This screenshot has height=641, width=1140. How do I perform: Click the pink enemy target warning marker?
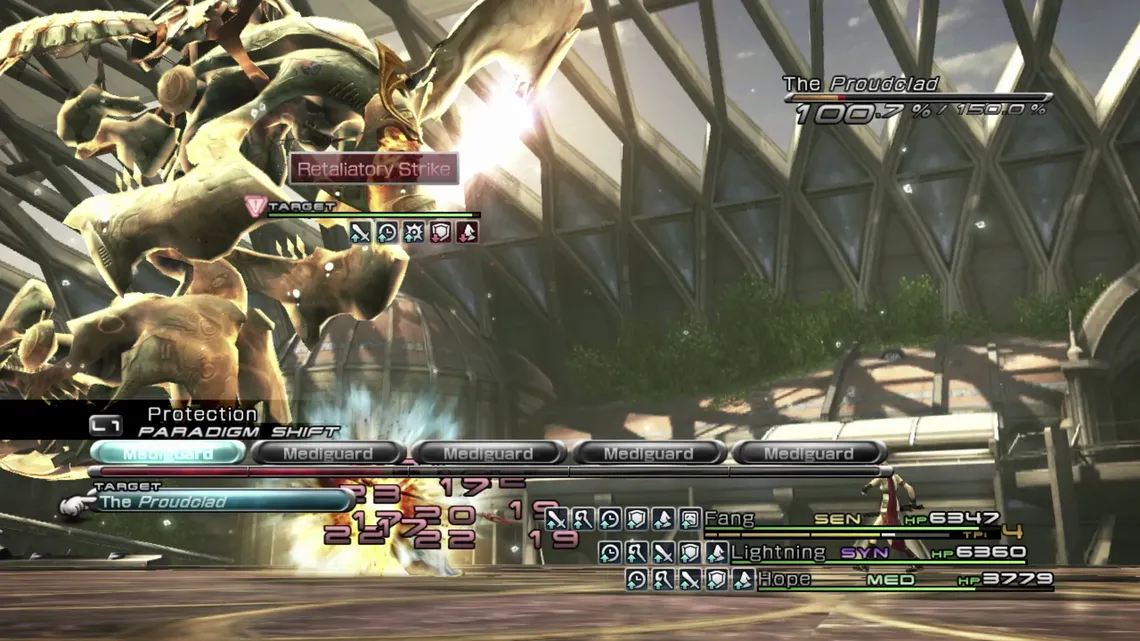255,207
